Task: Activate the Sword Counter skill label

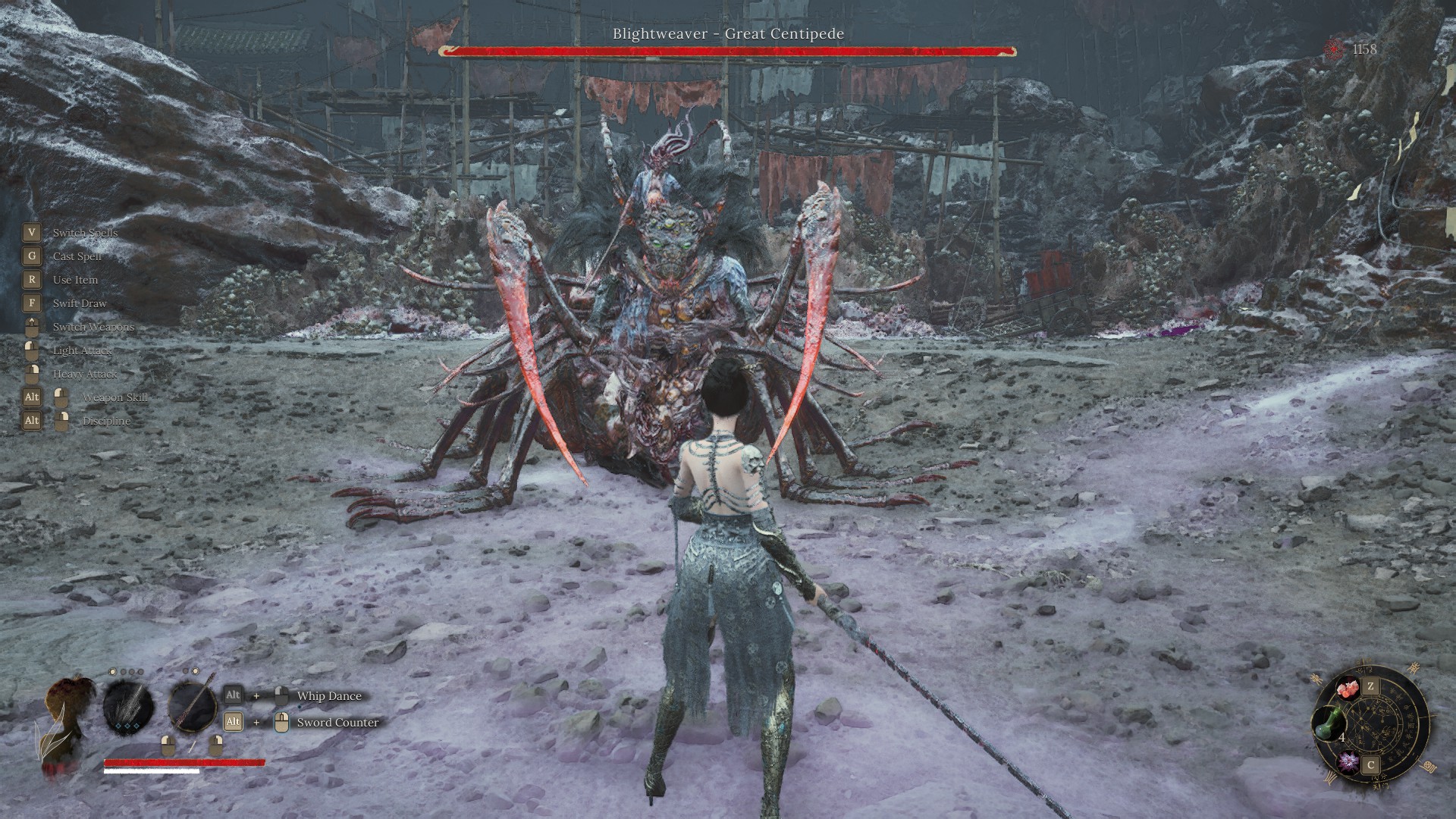Action: [x=337, y=723]
